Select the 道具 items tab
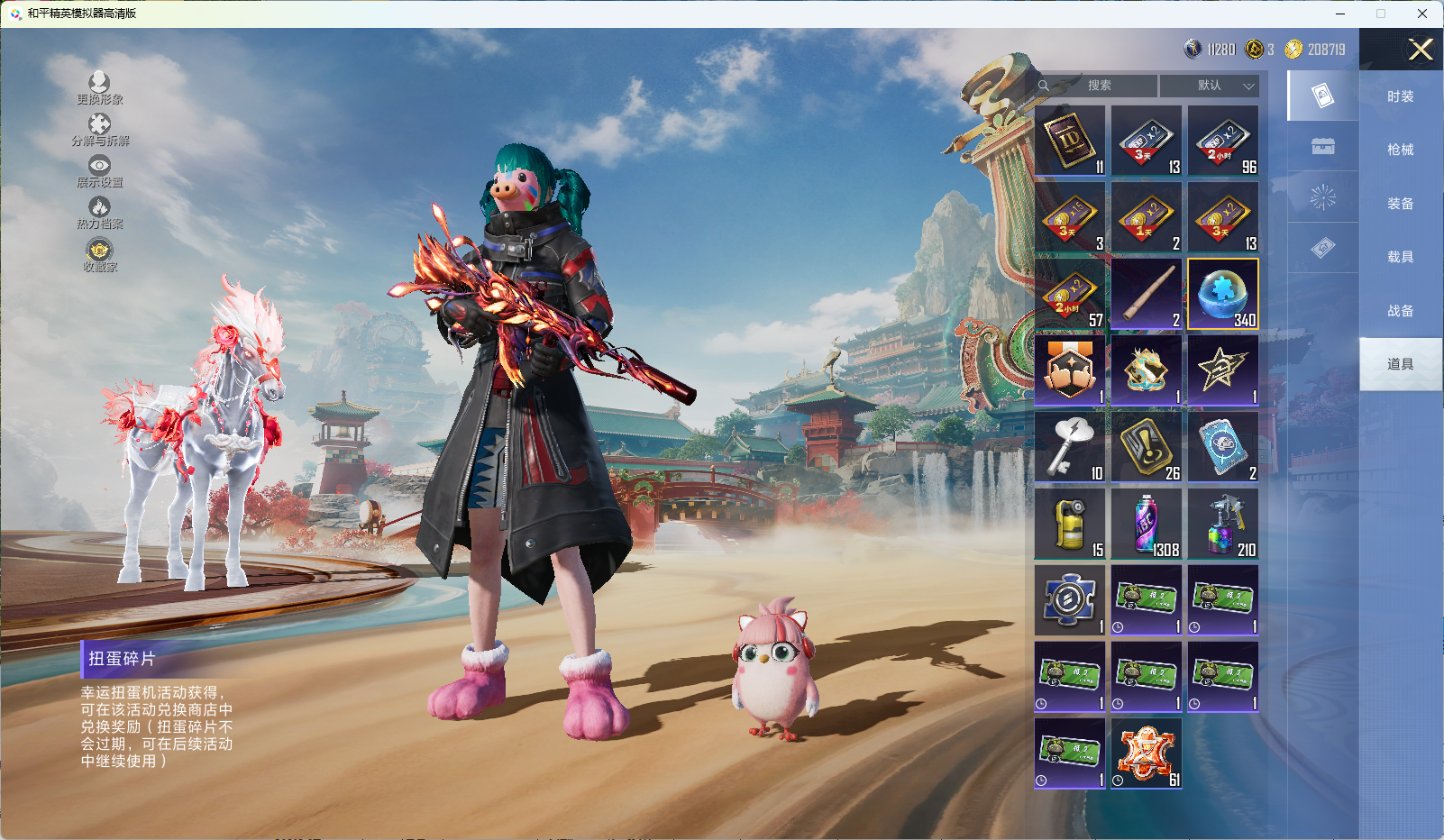Viewport: 1444px width, 840px height. 1400,364
